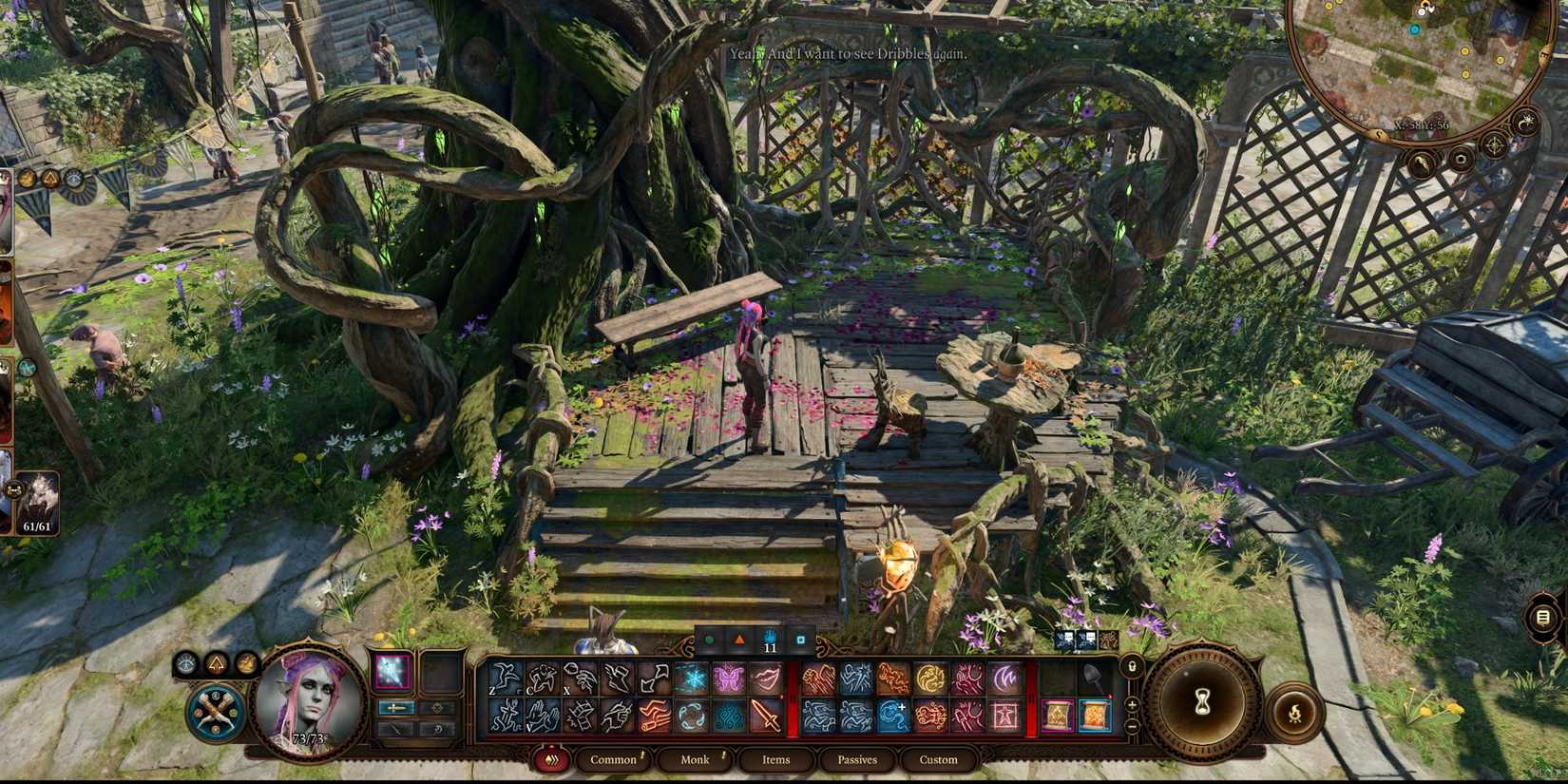Select the Custom hotbar tab label
Image resolution: width=1568 pixels, height=784 pixels.
(x=939, y=760)
